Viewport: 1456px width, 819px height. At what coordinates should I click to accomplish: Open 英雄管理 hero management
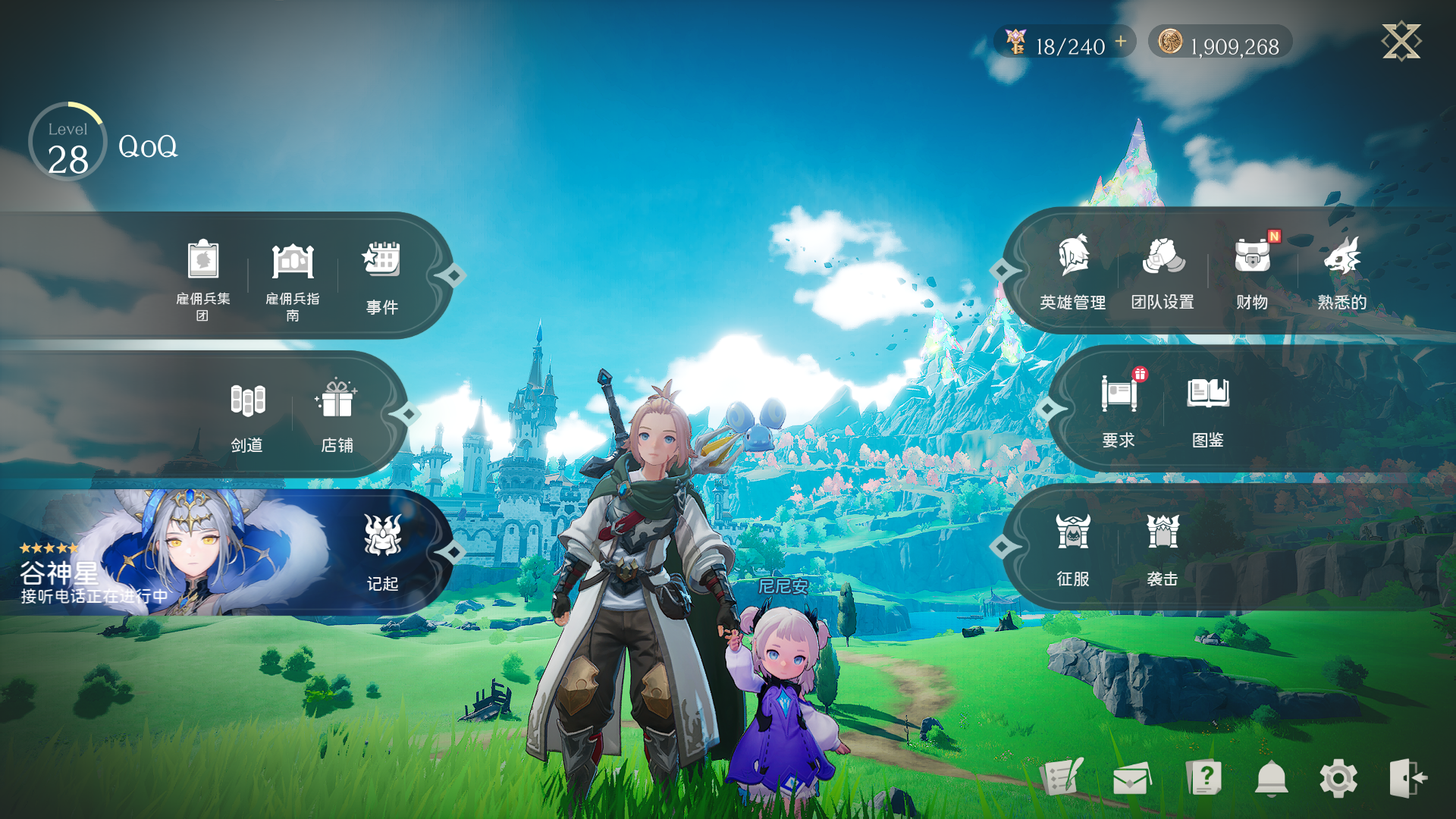pos(1073,271)
